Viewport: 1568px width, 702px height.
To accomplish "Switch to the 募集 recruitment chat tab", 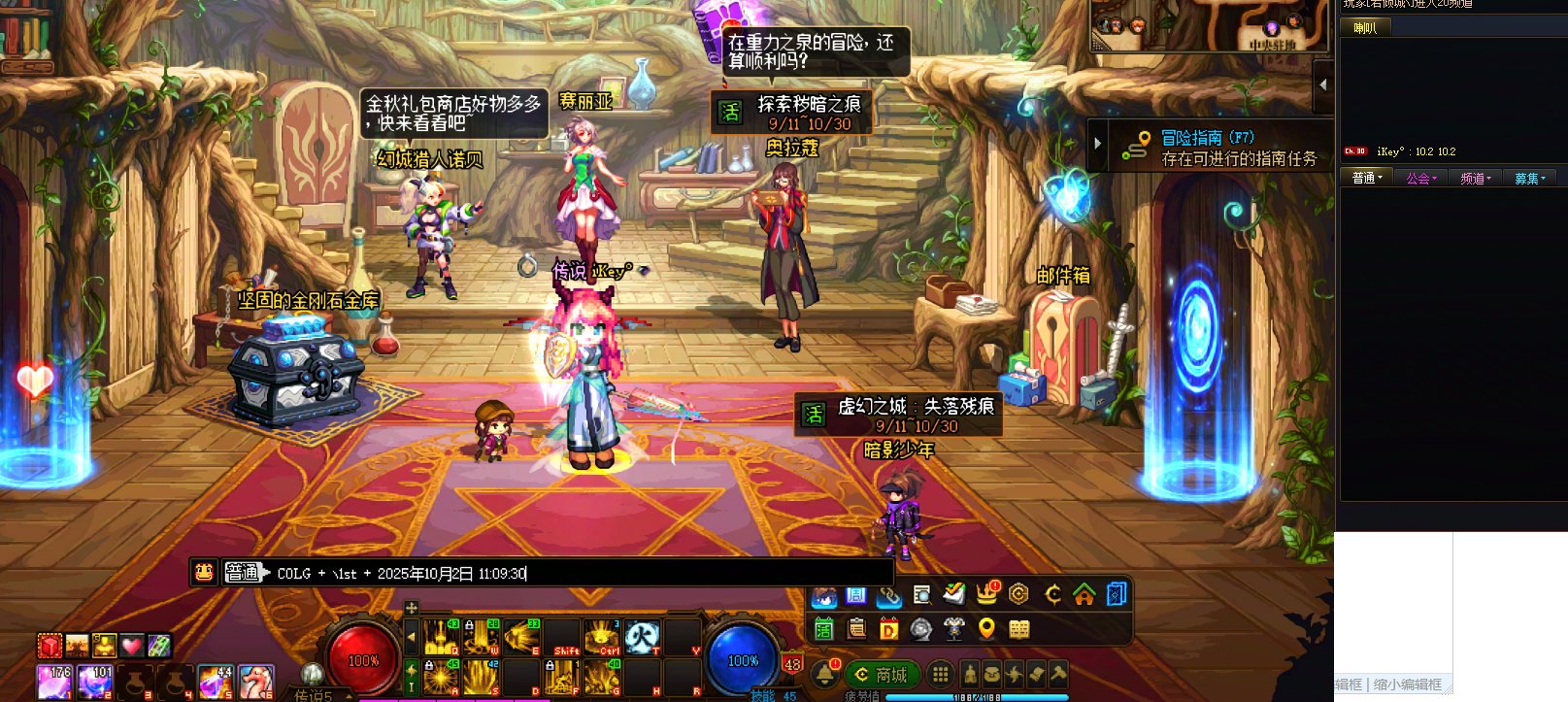I will 1529,178.
